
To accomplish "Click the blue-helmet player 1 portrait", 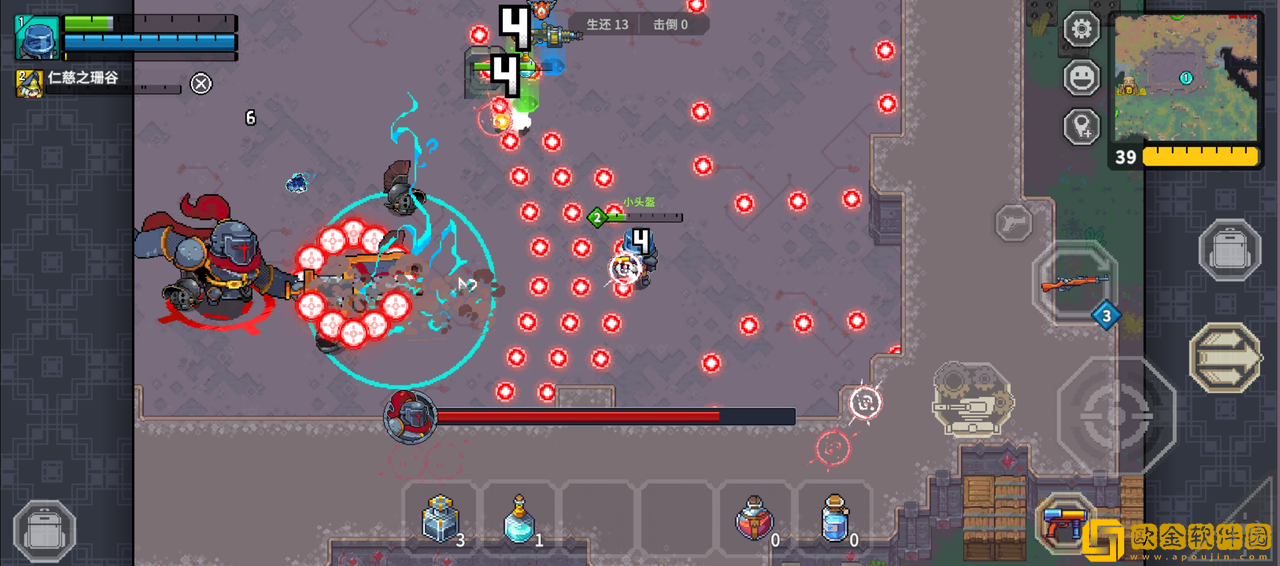I will pos(37,38).
